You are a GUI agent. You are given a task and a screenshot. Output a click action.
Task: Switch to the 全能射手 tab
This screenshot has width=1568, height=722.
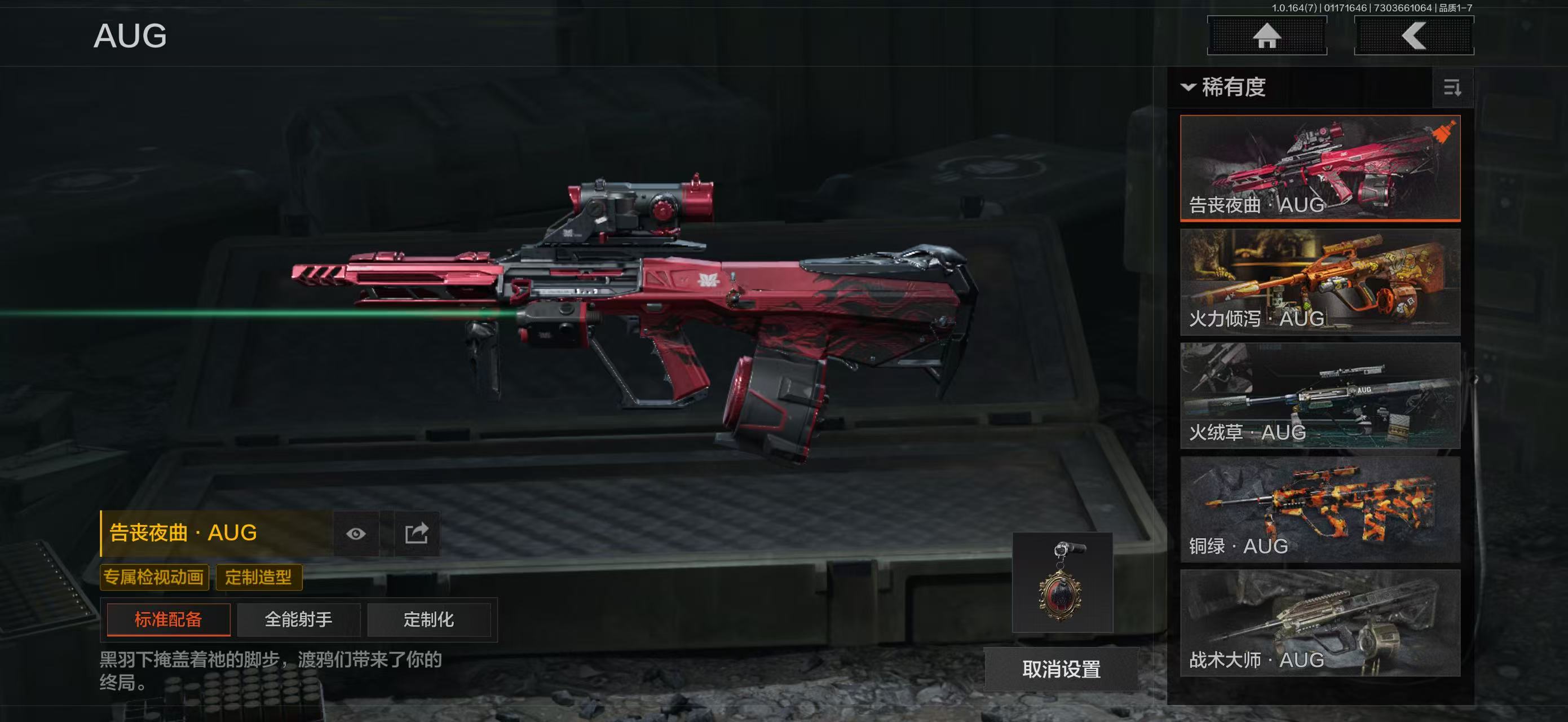(x=298, y=620)
